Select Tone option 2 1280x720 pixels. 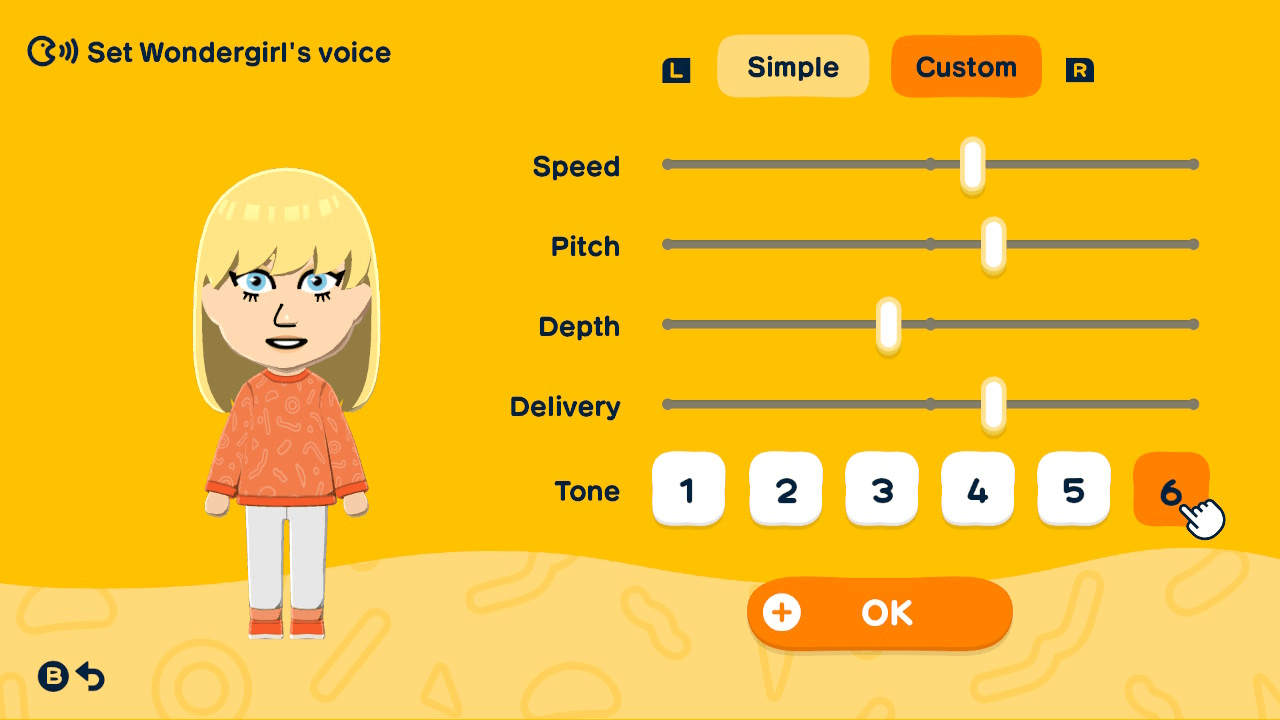coord(786,489)
